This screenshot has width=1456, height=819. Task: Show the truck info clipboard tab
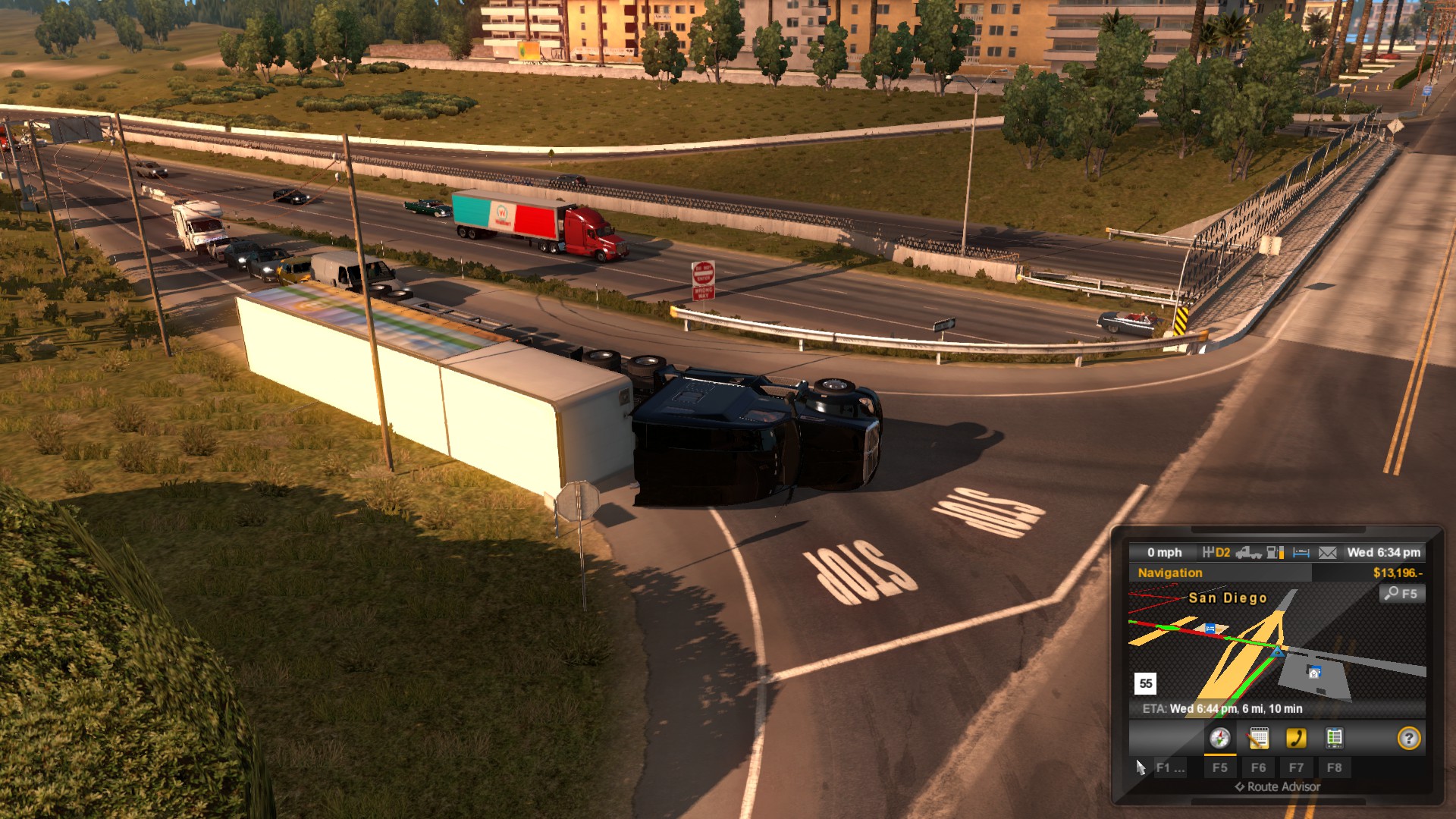point(1334,739)
